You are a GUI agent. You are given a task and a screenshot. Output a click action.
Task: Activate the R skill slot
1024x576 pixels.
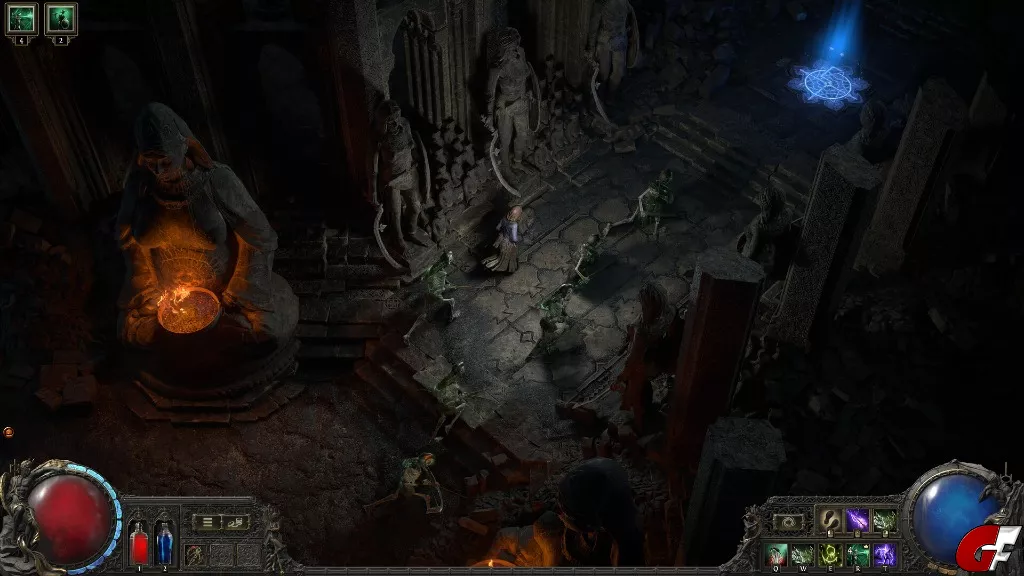coord(858,554)
